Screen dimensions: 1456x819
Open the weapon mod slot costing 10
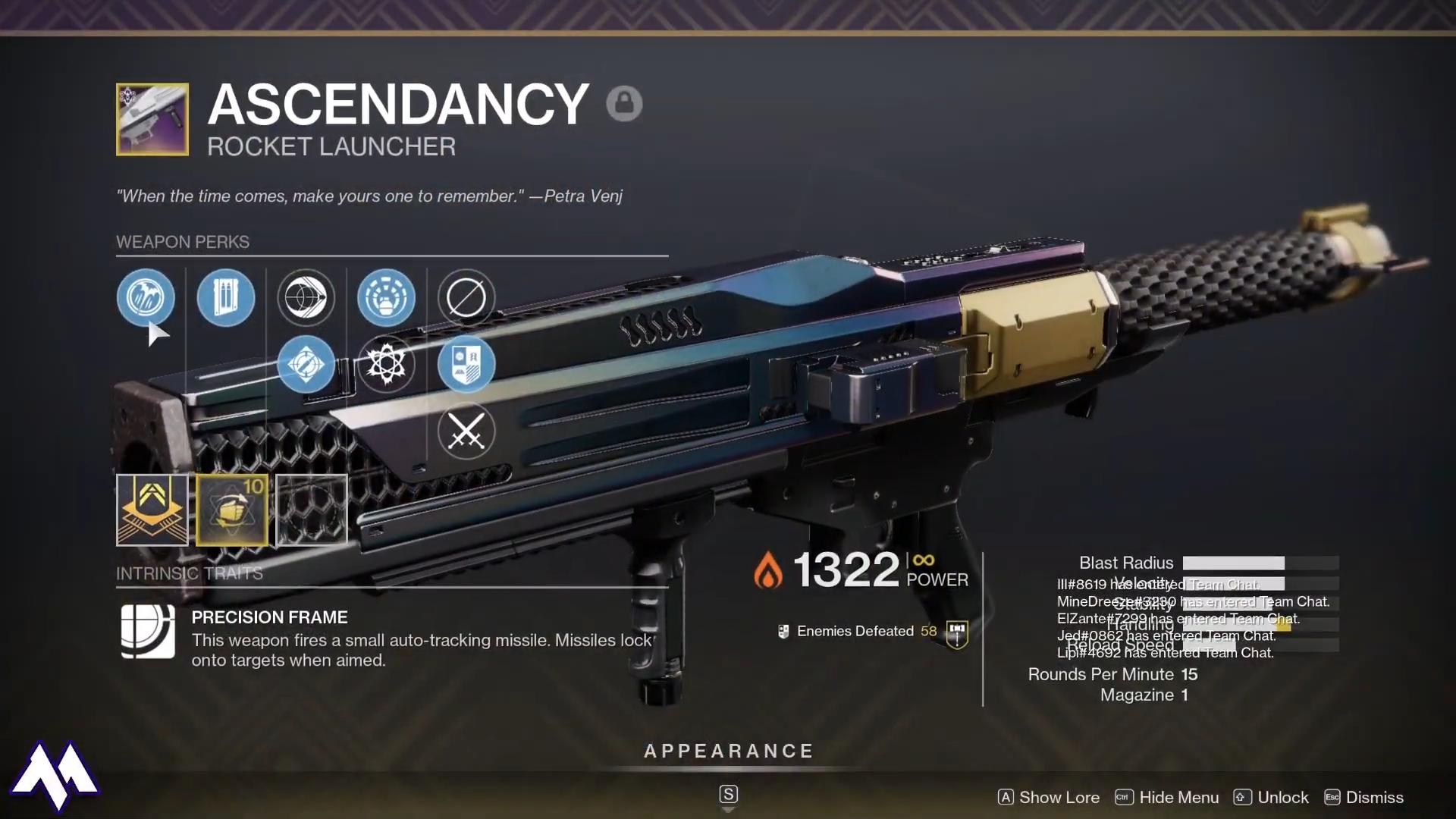tap(232, 510)
